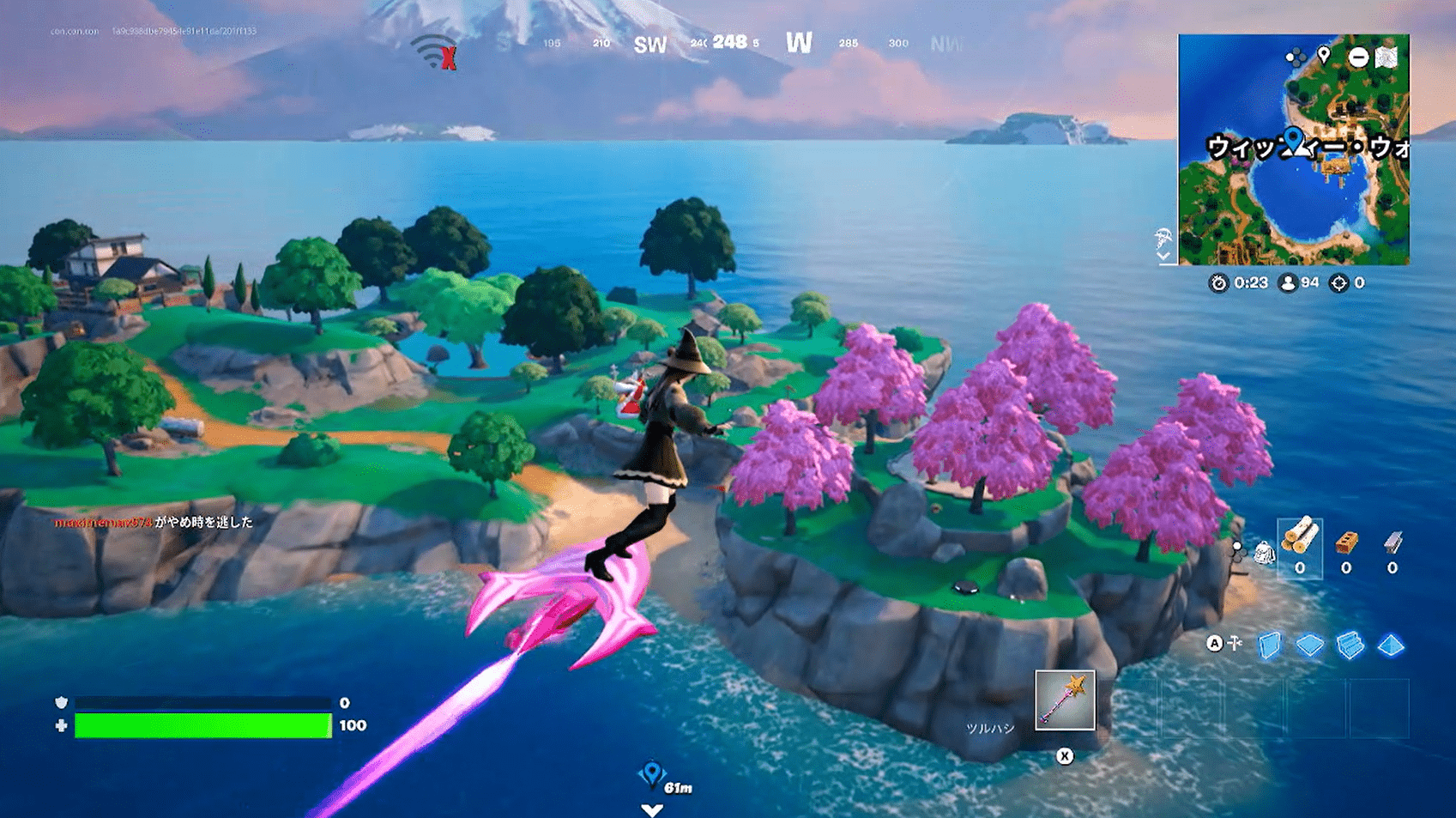1456x818 pixels.
Task: Select the star wand pickaxe slot
Action: pyautogui.click(x=1064, y=700)
